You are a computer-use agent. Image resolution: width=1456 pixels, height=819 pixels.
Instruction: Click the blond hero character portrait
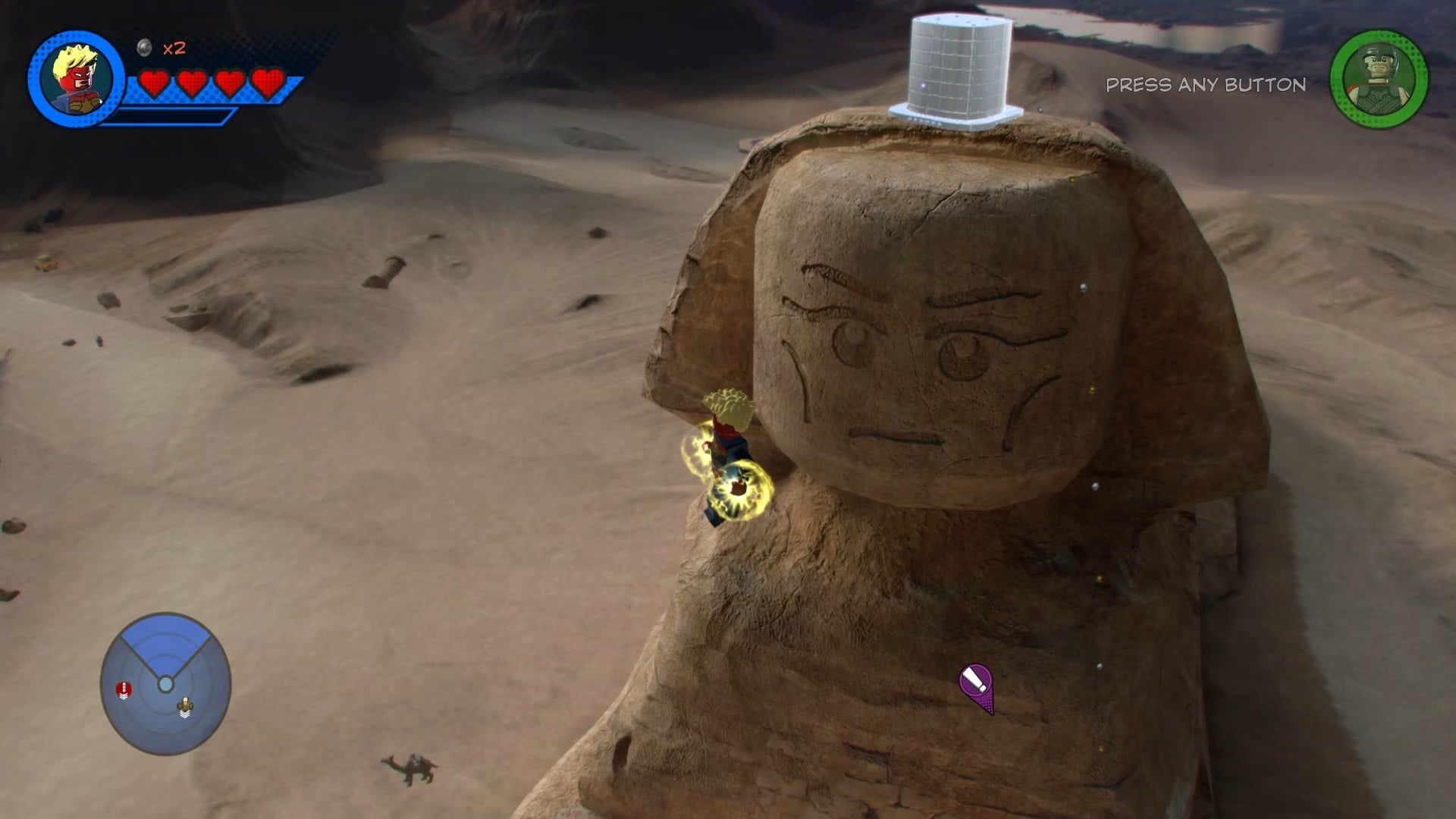click(77, 79)
